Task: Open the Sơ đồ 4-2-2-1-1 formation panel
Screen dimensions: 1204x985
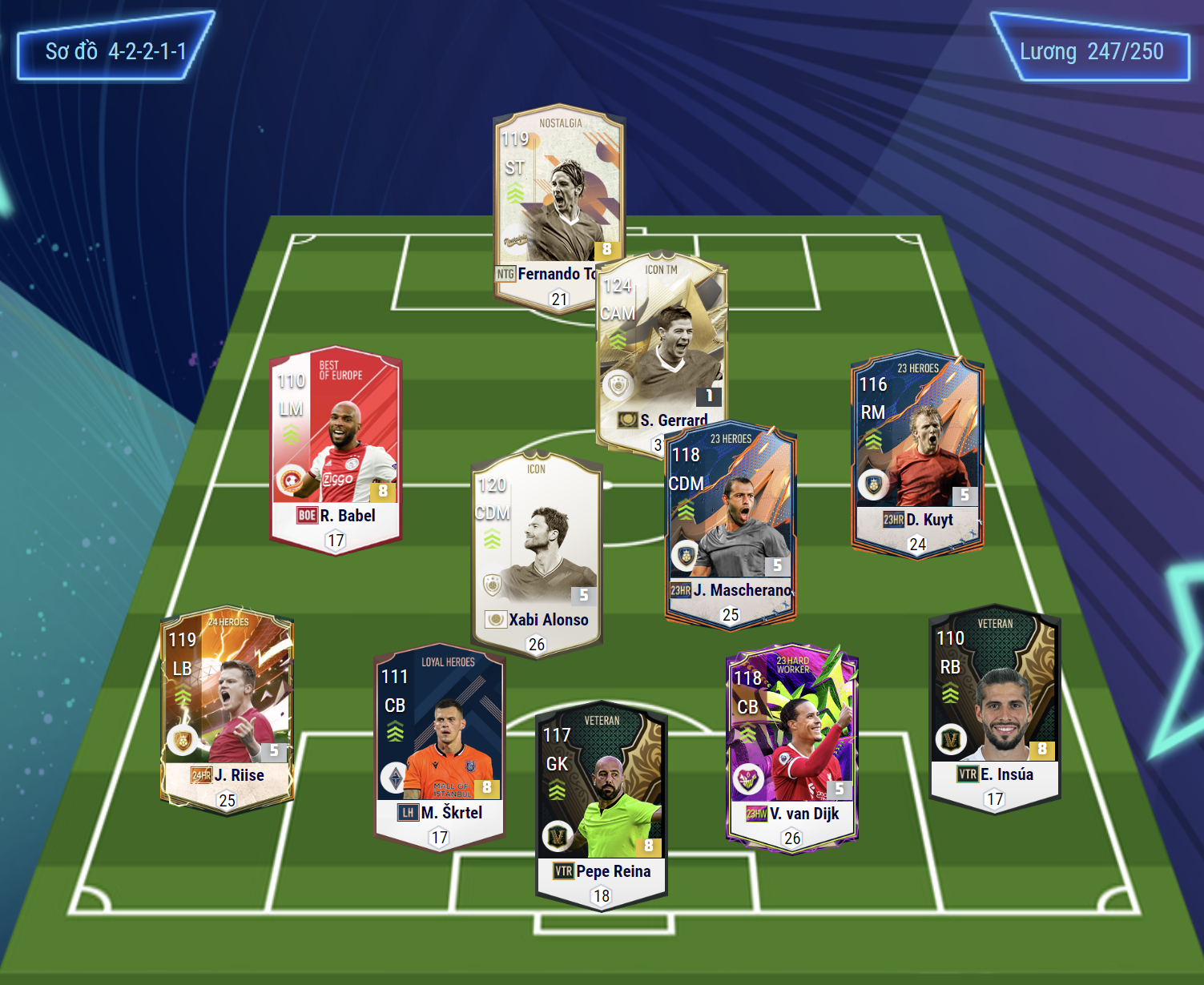Action: pyautogui.click(x=115, y=52)
